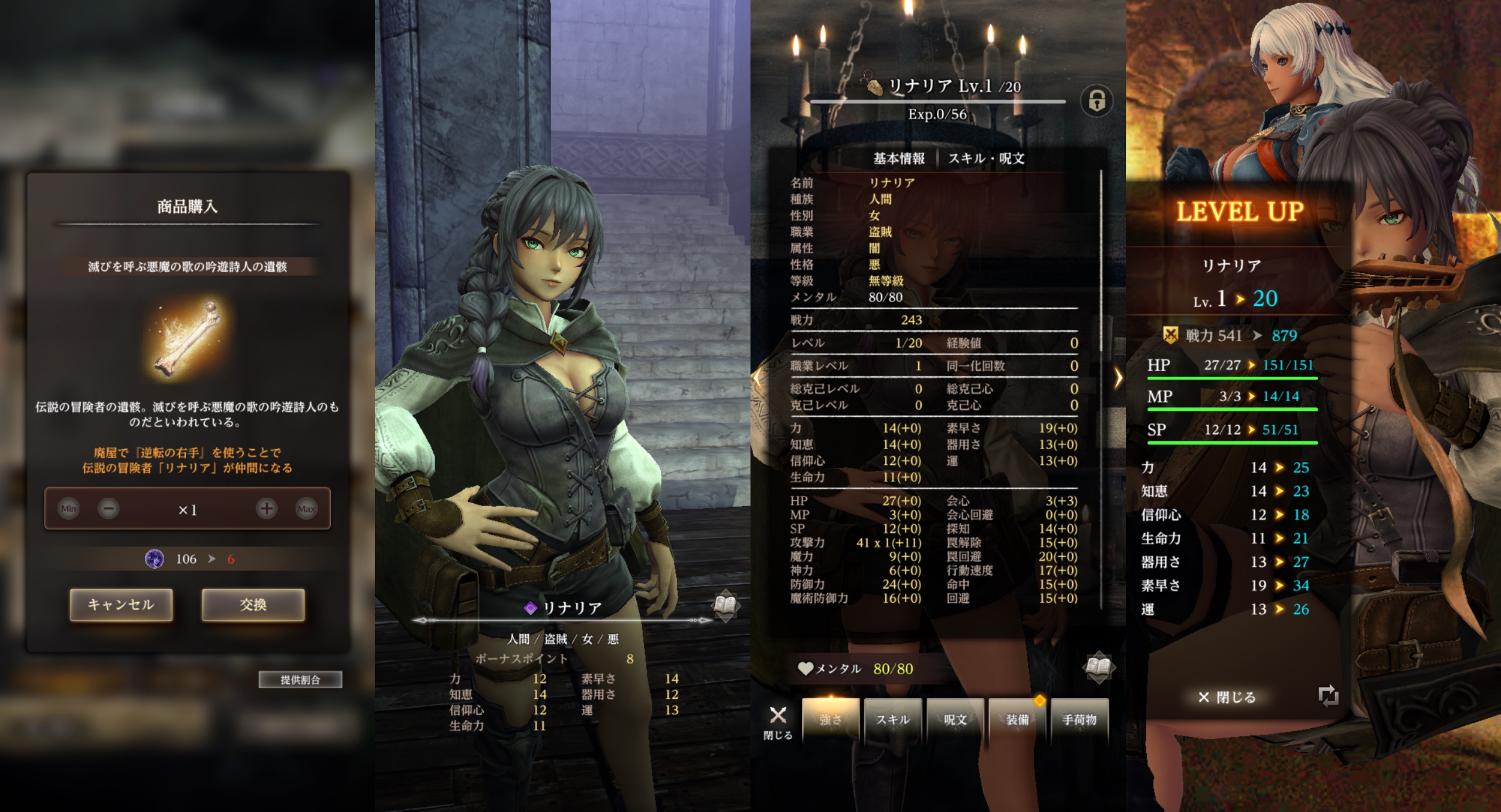Decrease purchase quantity with minus button
The height and width of the screenshot is (812, 1501).
(x=108, y=509)
